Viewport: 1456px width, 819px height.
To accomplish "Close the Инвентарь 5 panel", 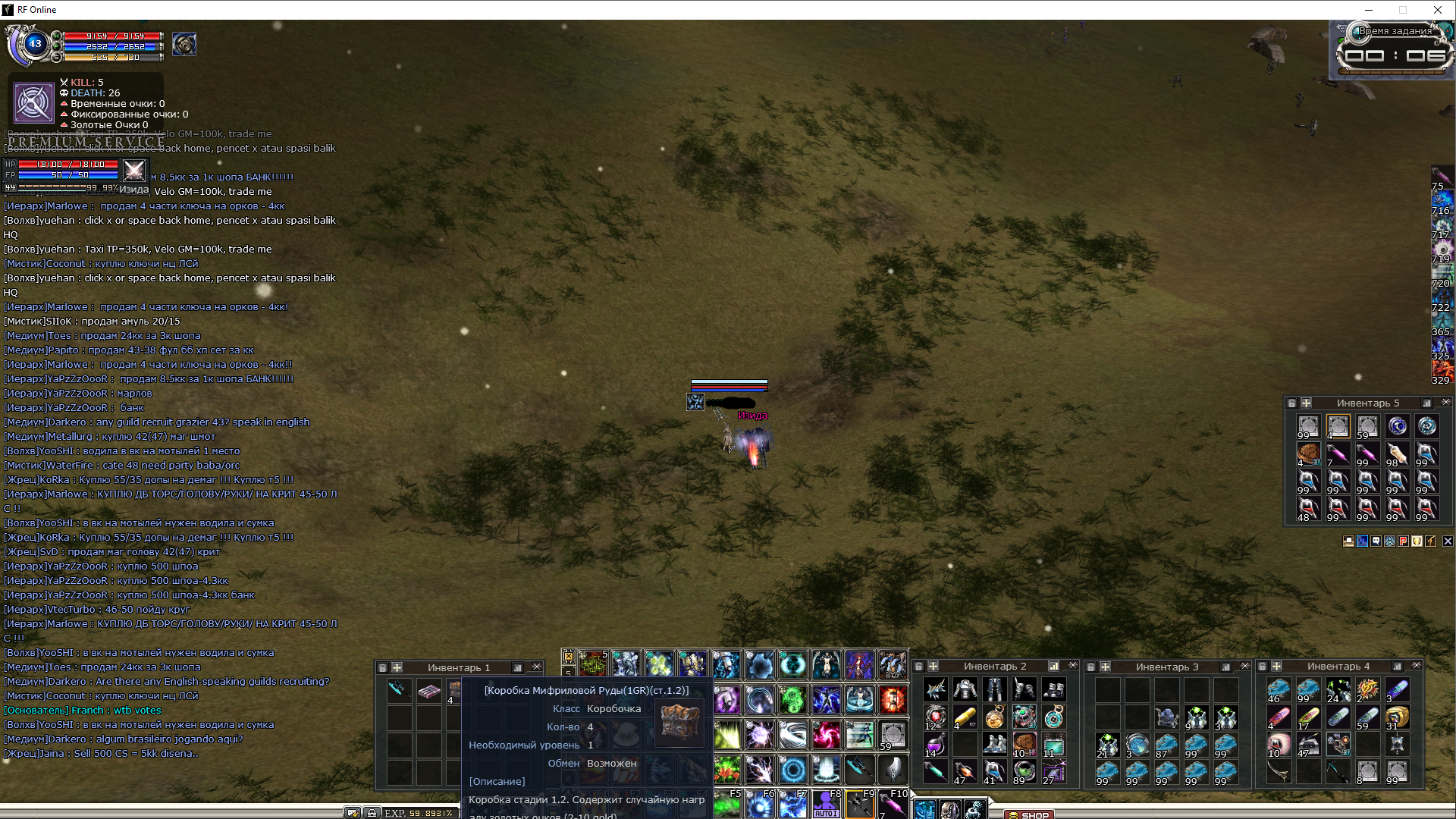I will 1445,403.
